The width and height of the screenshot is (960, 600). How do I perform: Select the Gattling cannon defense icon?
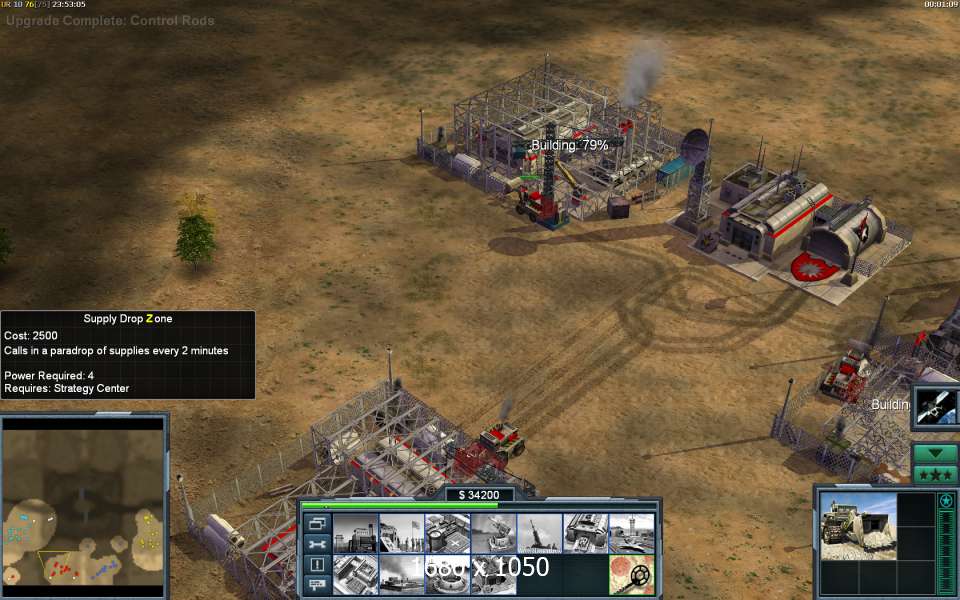pyautogui.click(x=493, y=533)
